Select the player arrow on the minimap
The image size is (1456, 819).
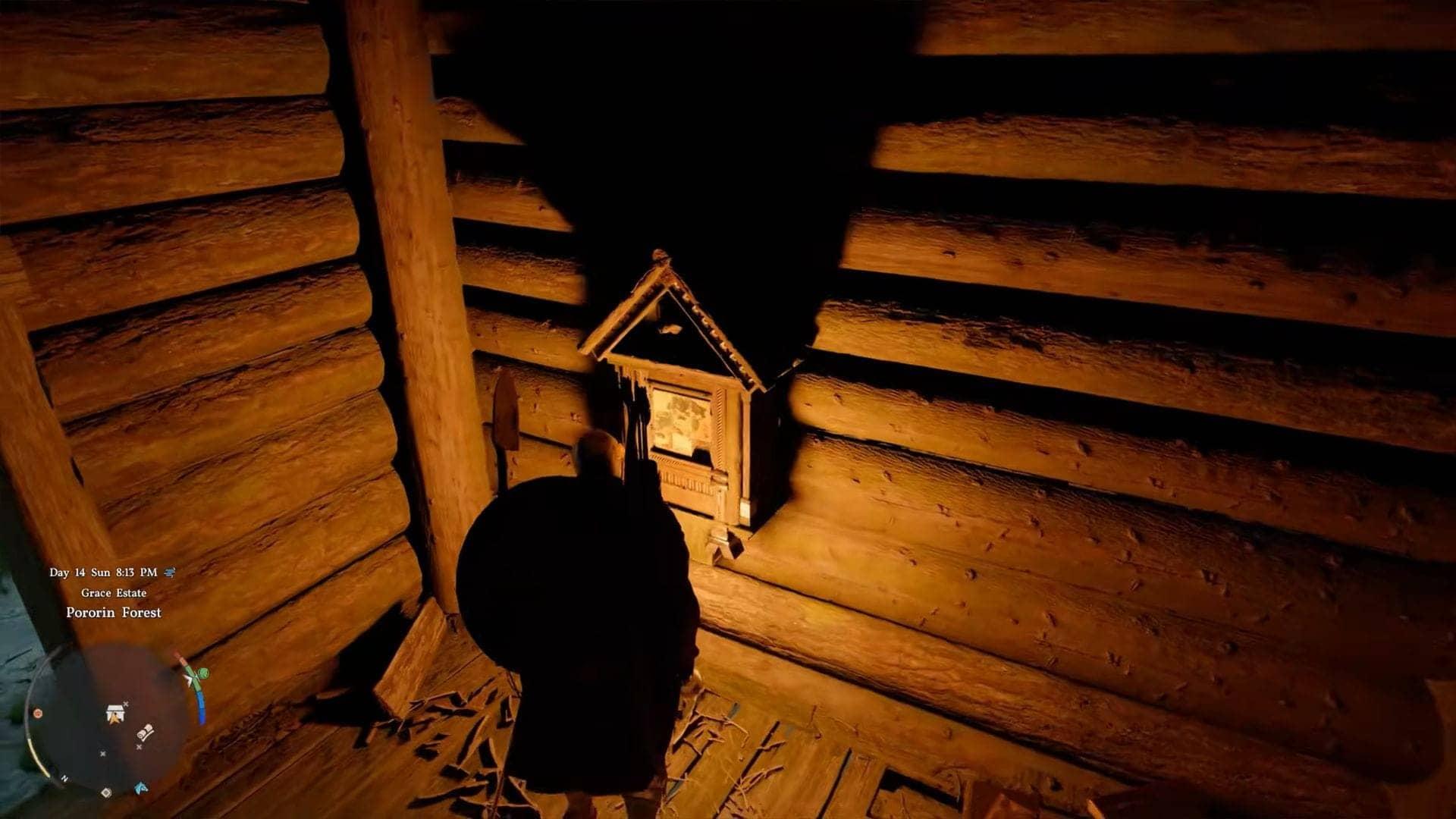click(x=115, y=719)
